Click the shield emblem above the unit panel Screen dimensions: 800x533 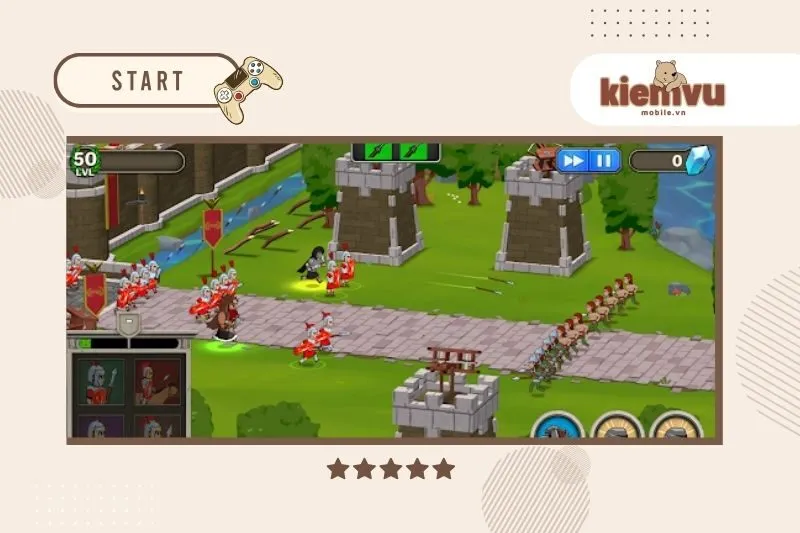pos(127,322)
